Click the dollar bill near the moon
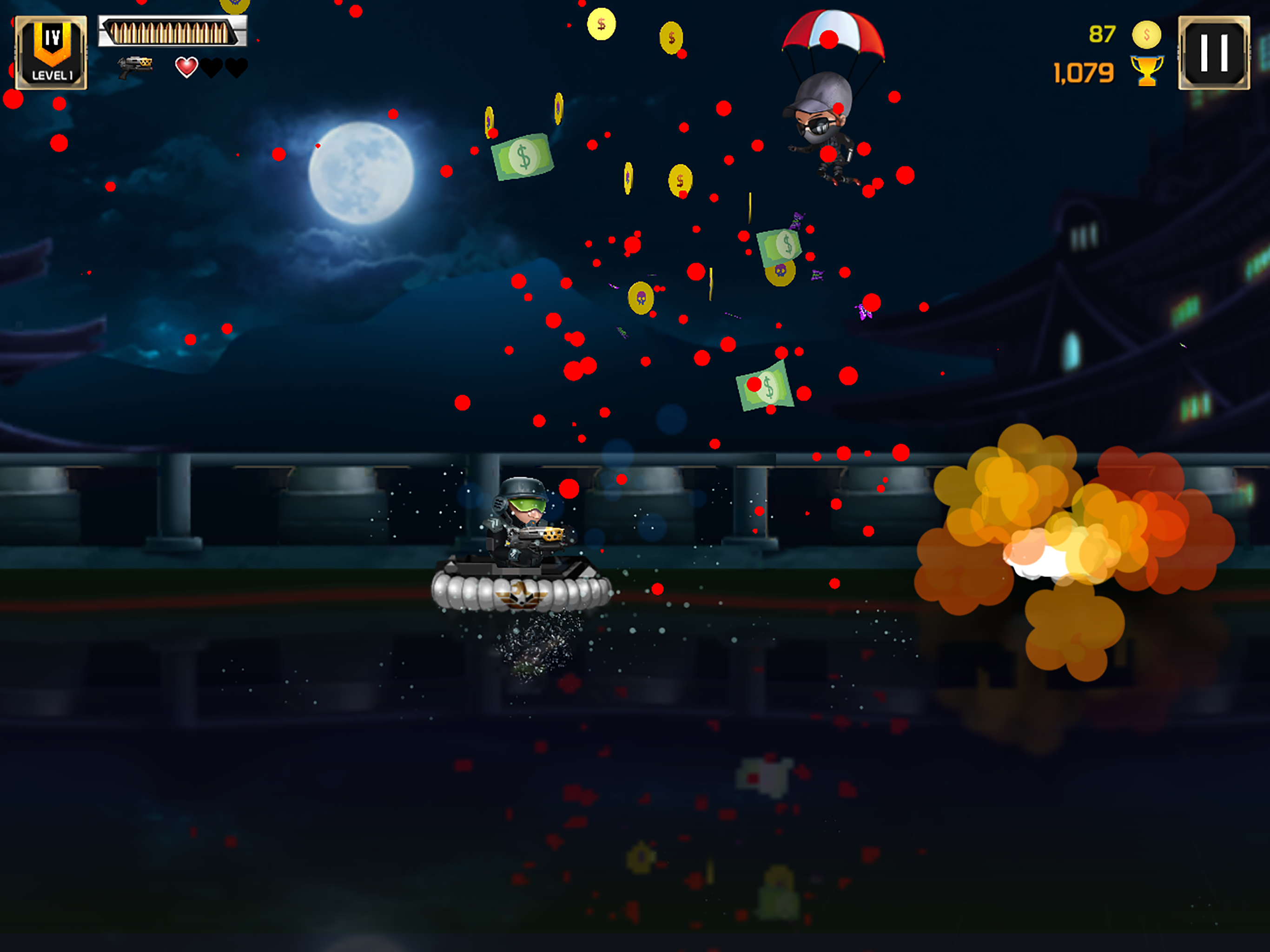Viewport: 1270px width, 952px height. 523,157
